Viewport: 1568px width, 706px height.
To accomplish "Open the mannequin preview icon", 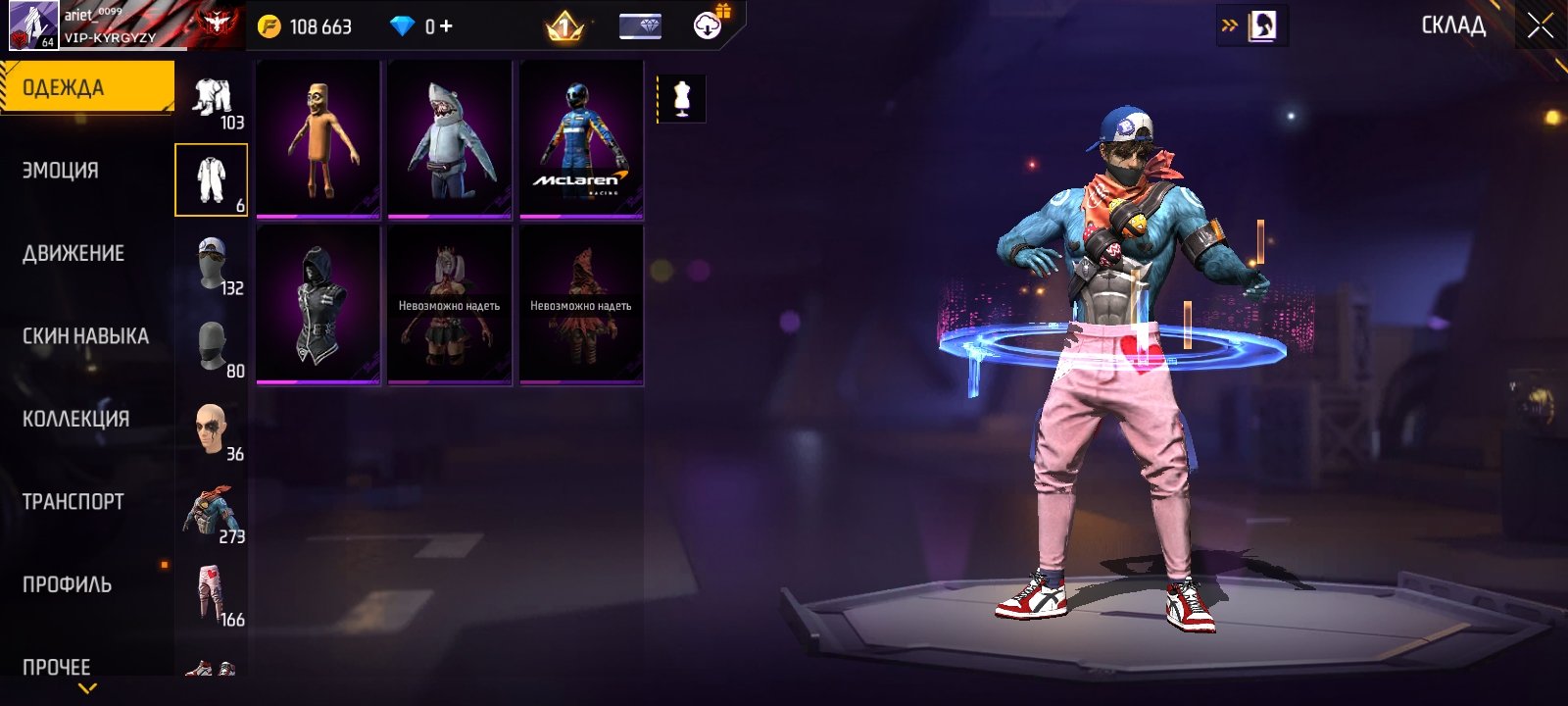I will coord(681,99).
